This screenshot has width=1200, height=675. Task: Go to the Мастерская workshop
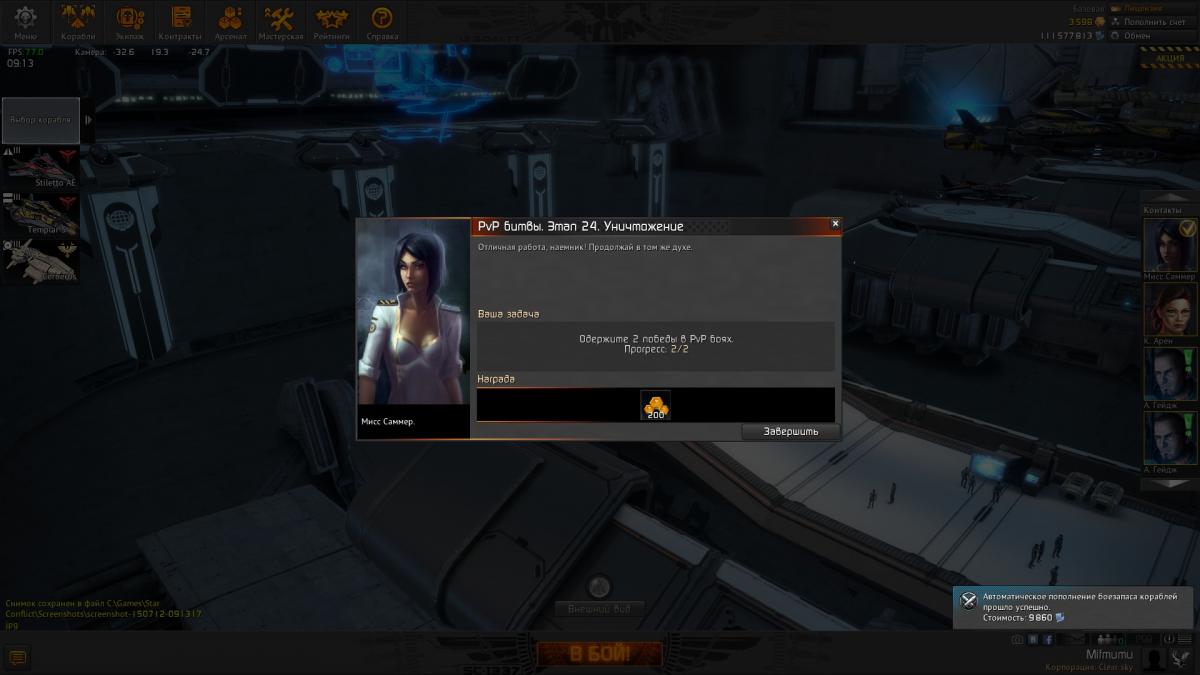(x=279, y=22)
